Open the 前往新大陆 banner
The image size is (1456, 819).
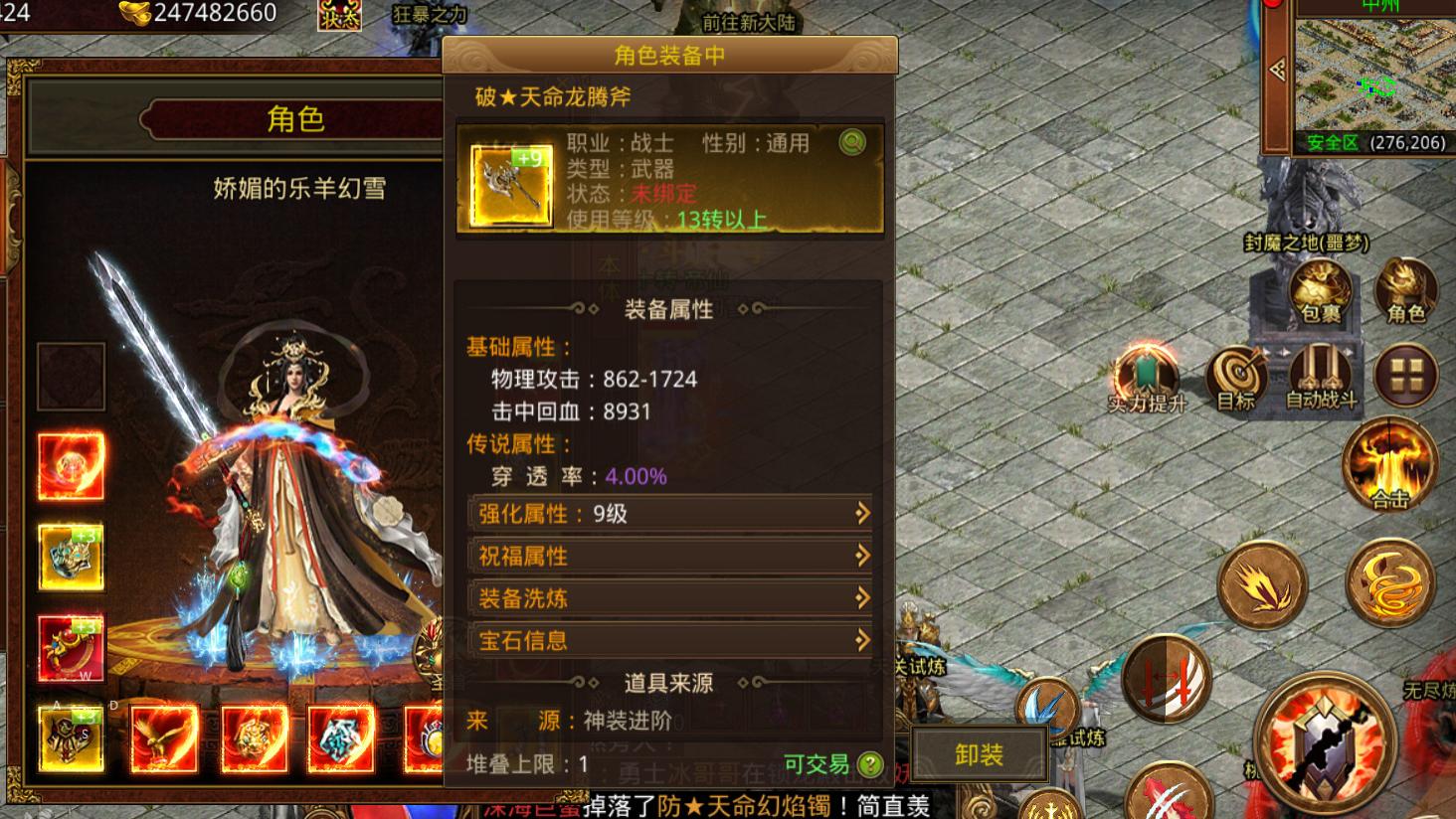click(x=748, y=22)
